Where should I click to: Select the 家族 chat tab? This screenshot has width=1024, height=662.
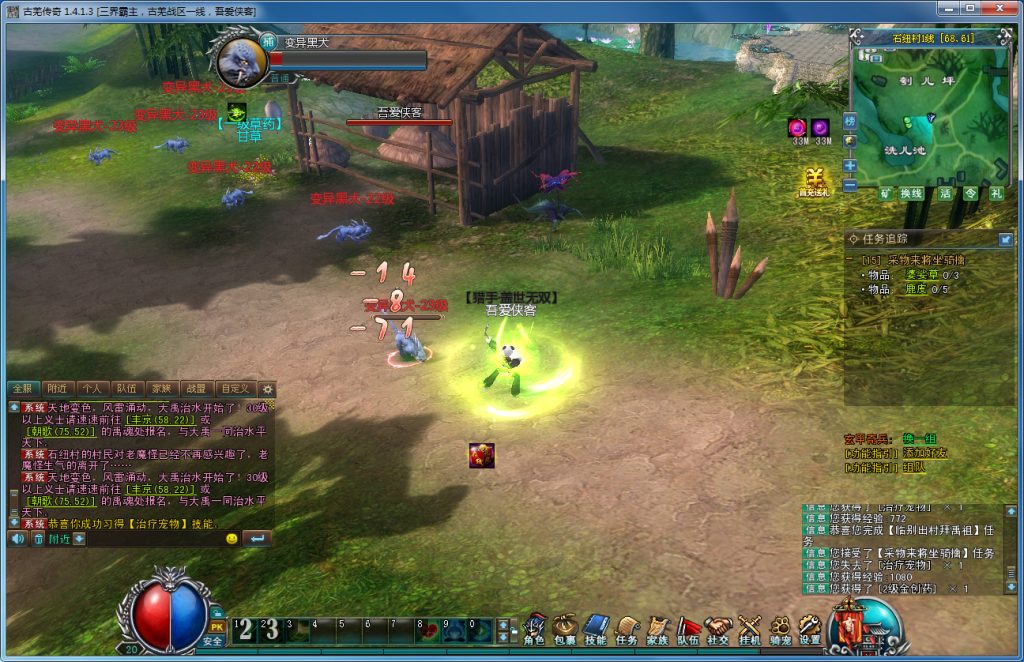(160, 388)
